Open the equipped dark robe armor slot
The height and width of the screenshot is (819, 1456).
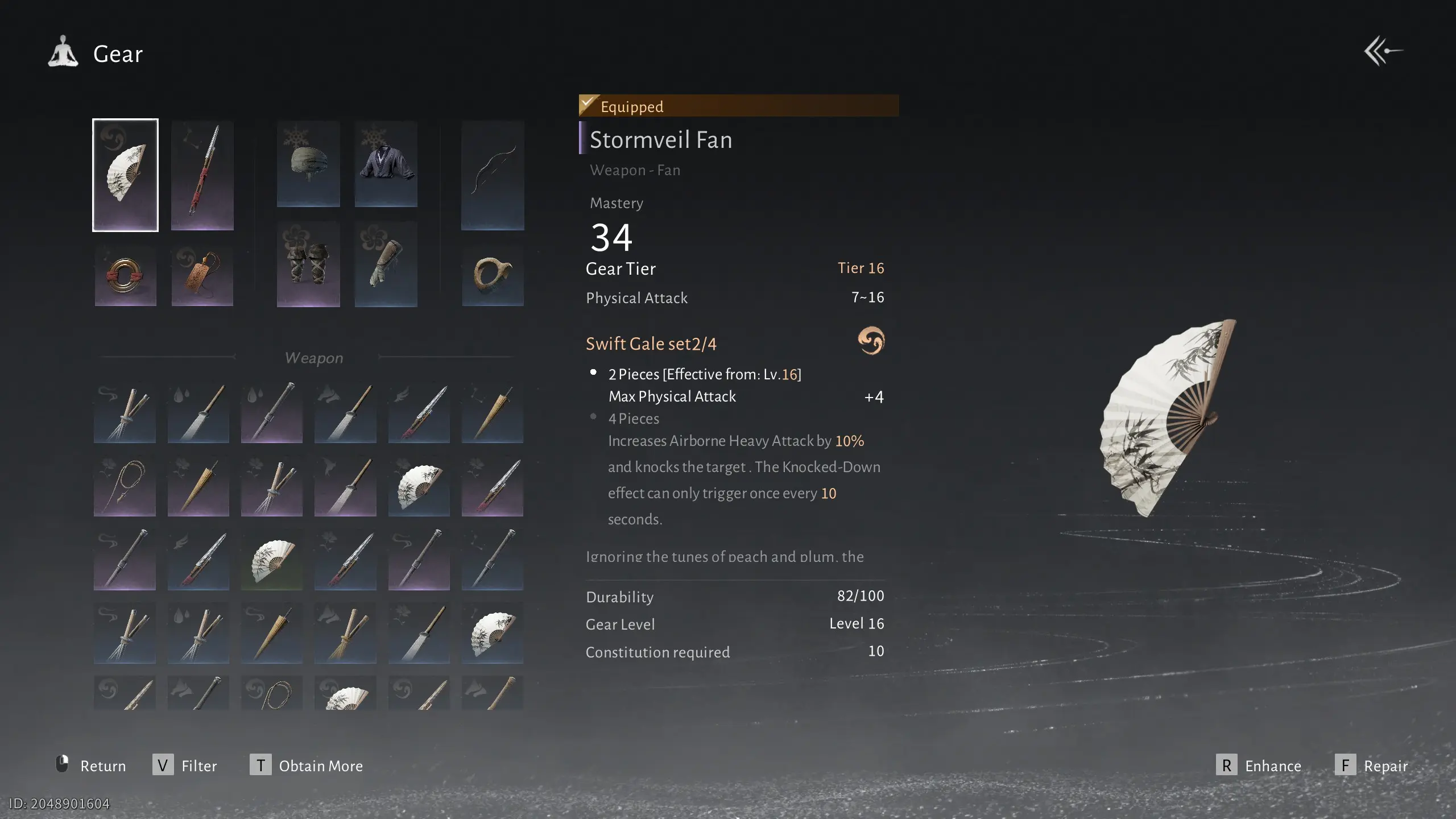click(386, 164)
